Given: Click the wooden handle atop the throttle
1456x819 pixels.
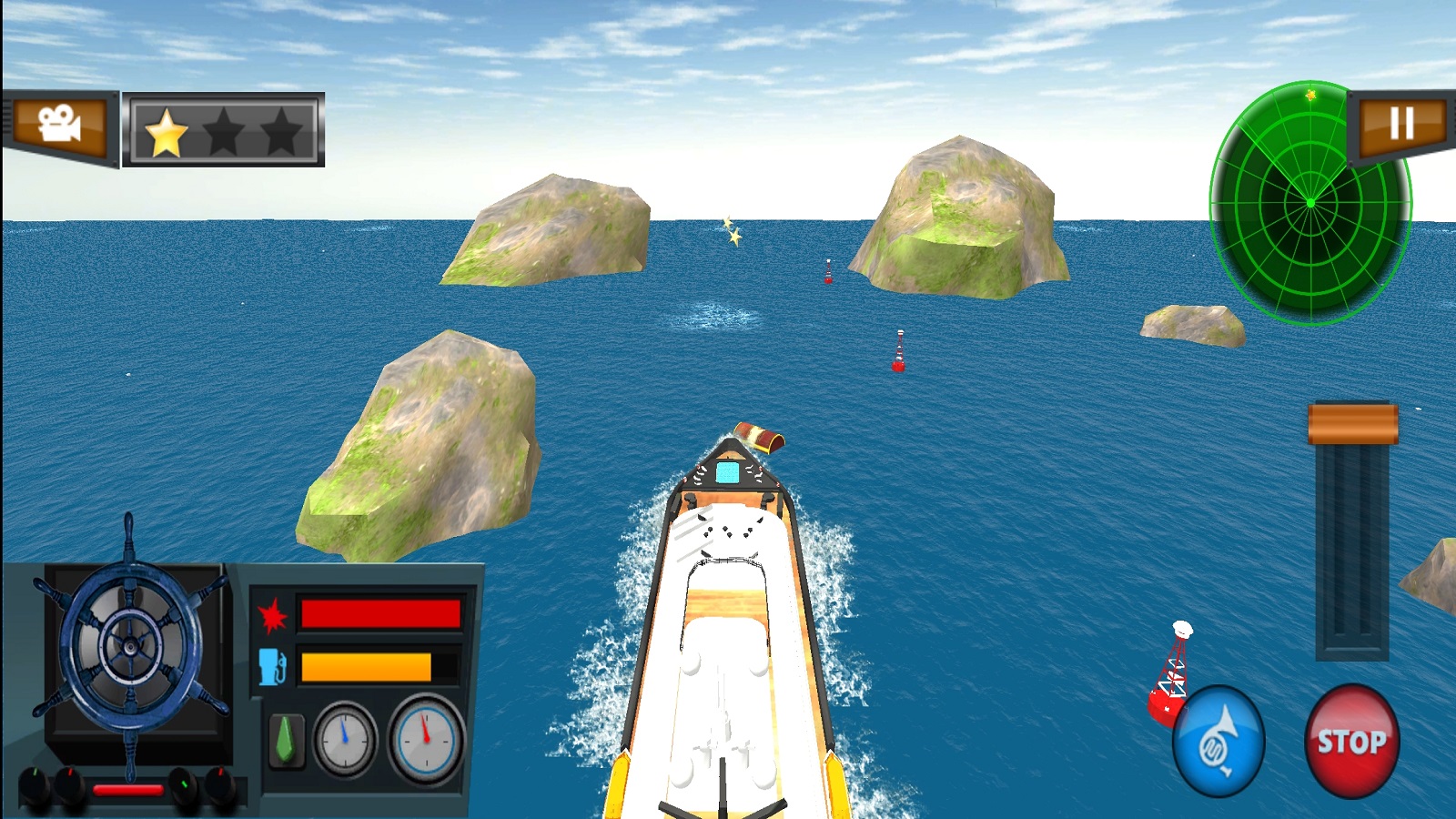Looking at the screenshot, I should [x=1355, y=424].
